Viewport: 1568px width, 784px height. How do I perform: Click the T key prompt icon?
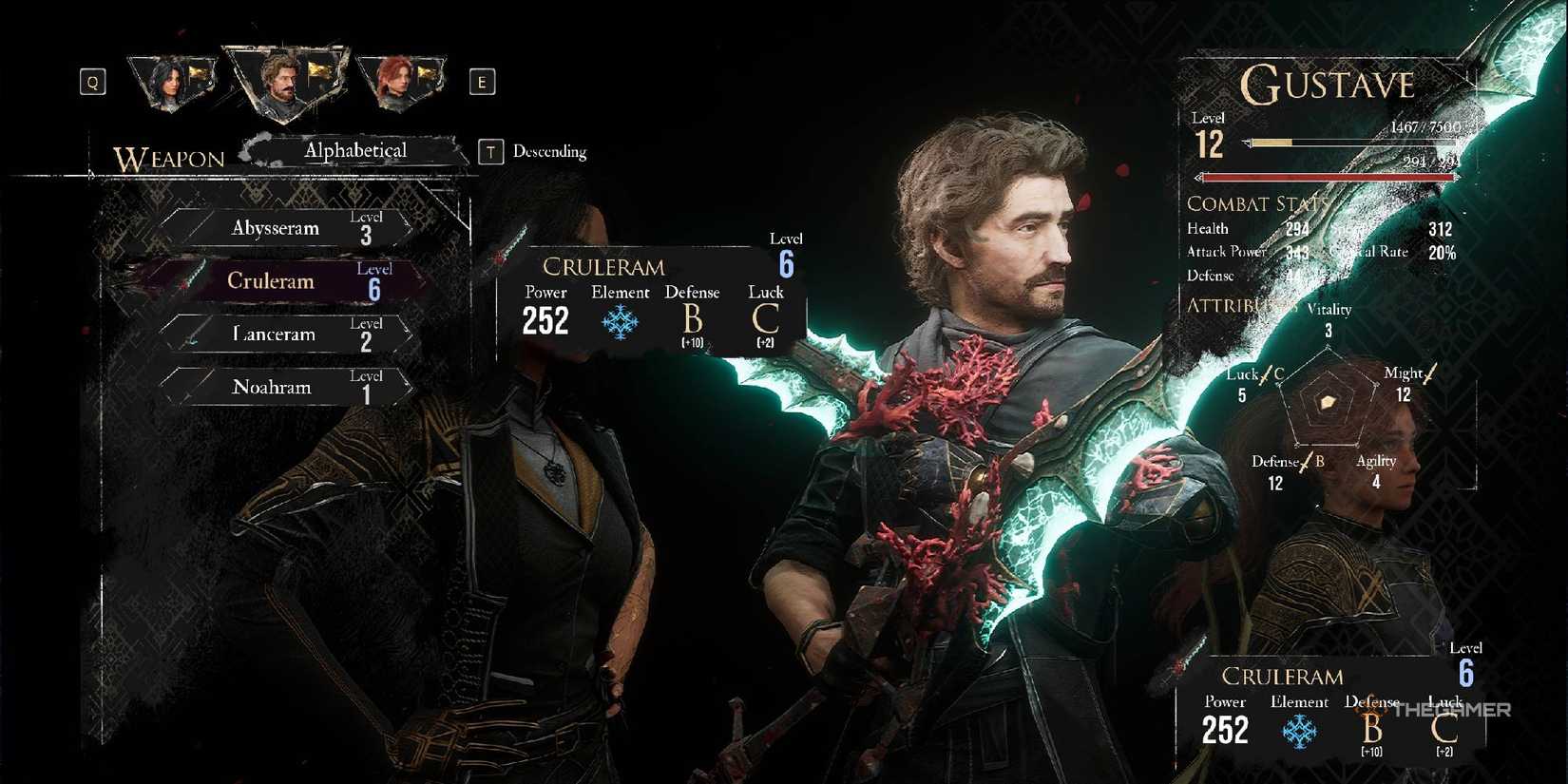pyautogui.click(x=489, y=151)
